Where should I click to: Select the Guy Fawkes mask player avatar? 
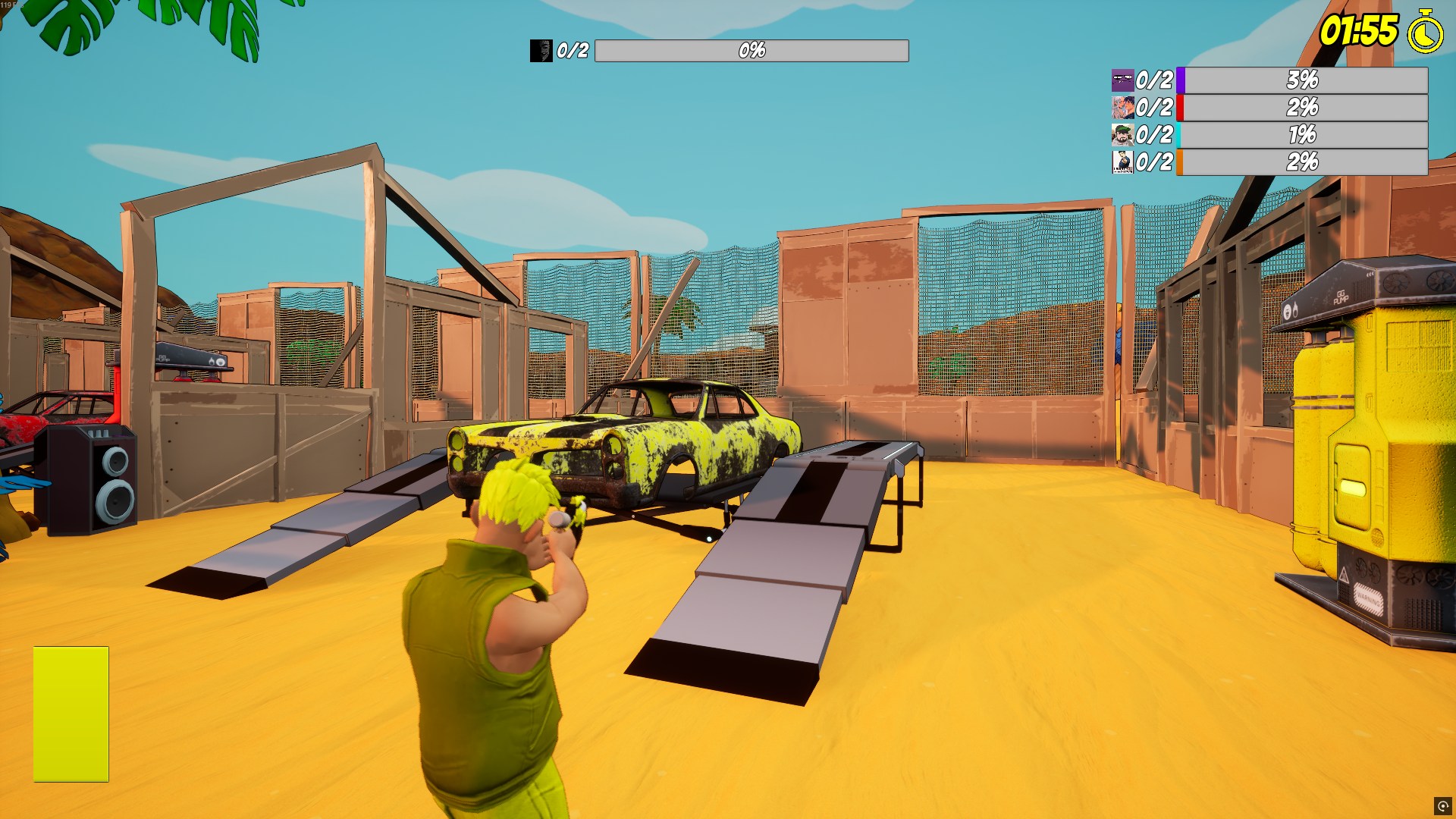click(x=541, y=52)
